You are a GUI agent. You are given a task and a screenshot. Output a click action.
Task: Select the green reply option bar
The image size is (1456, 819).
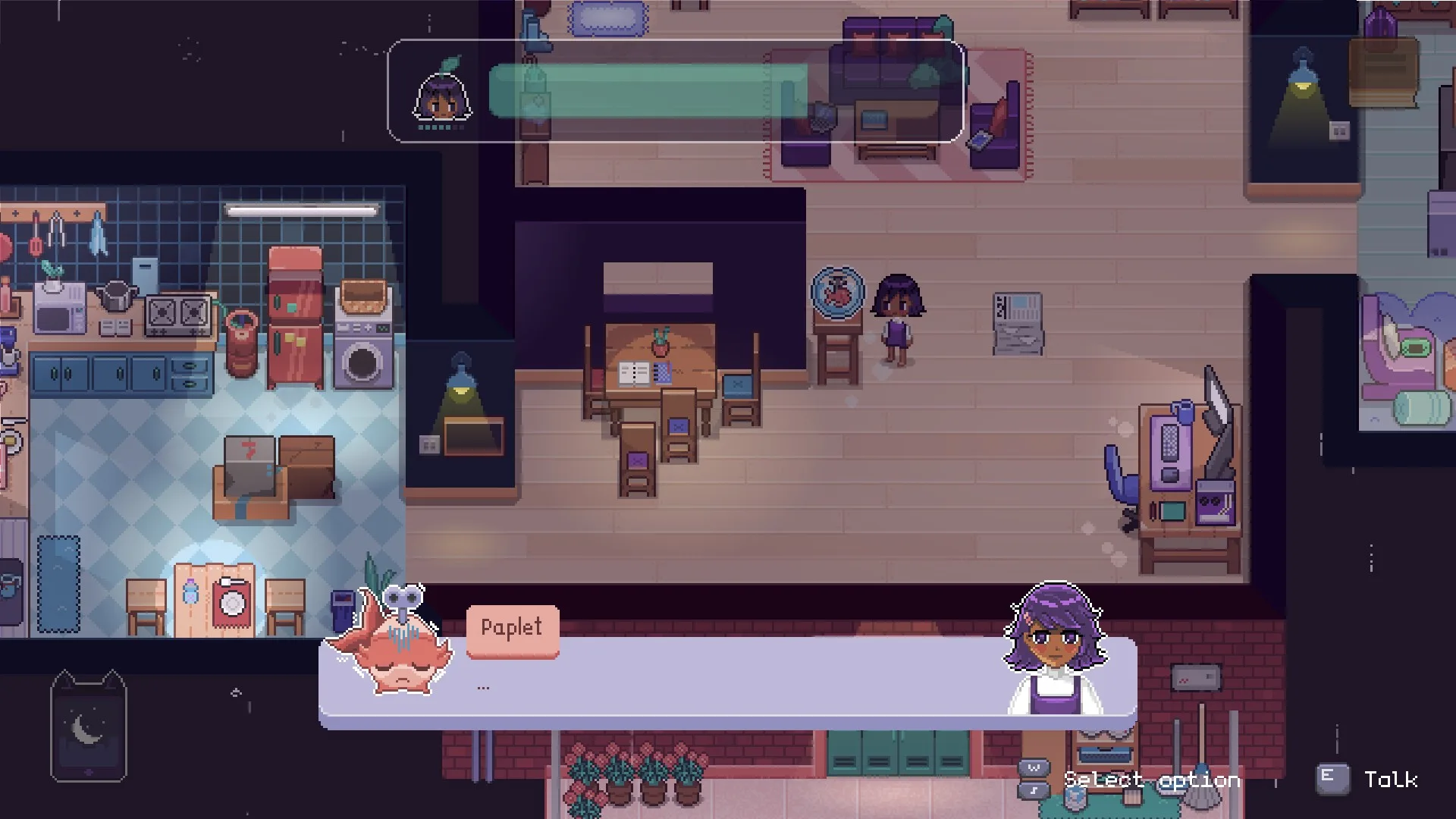[648, 91]
